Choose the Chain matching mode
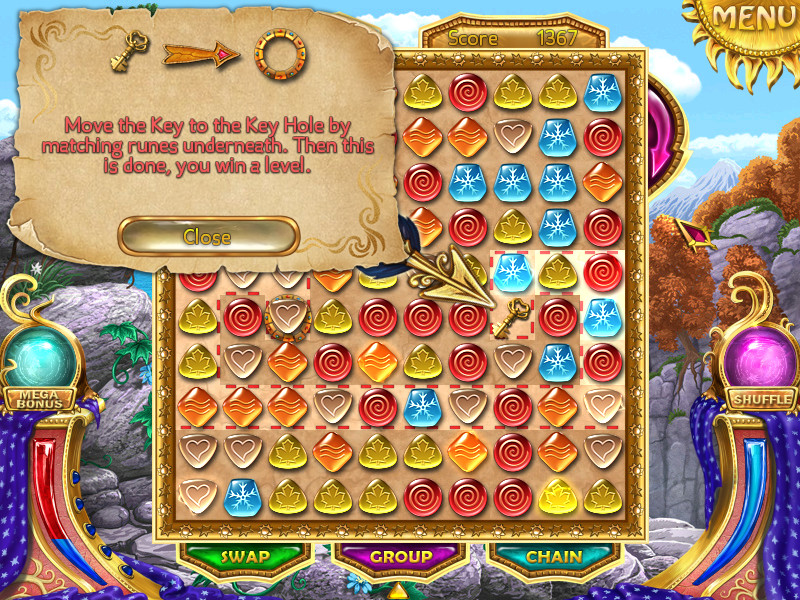800x600 pixels. pyautogui.click(x=555, y=557)
